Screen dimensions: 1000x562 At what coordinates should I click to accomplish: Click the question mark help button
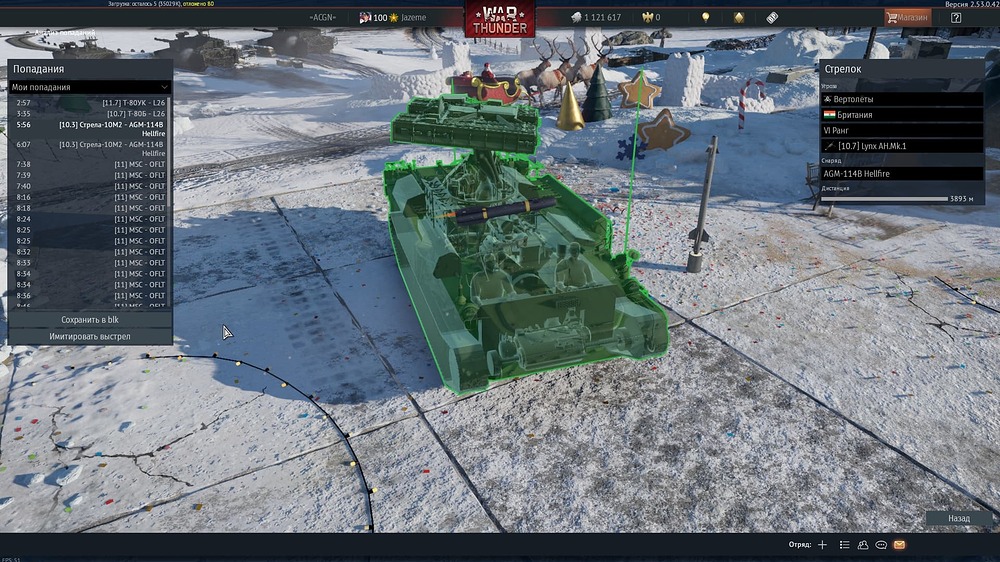tap(956, 17)
